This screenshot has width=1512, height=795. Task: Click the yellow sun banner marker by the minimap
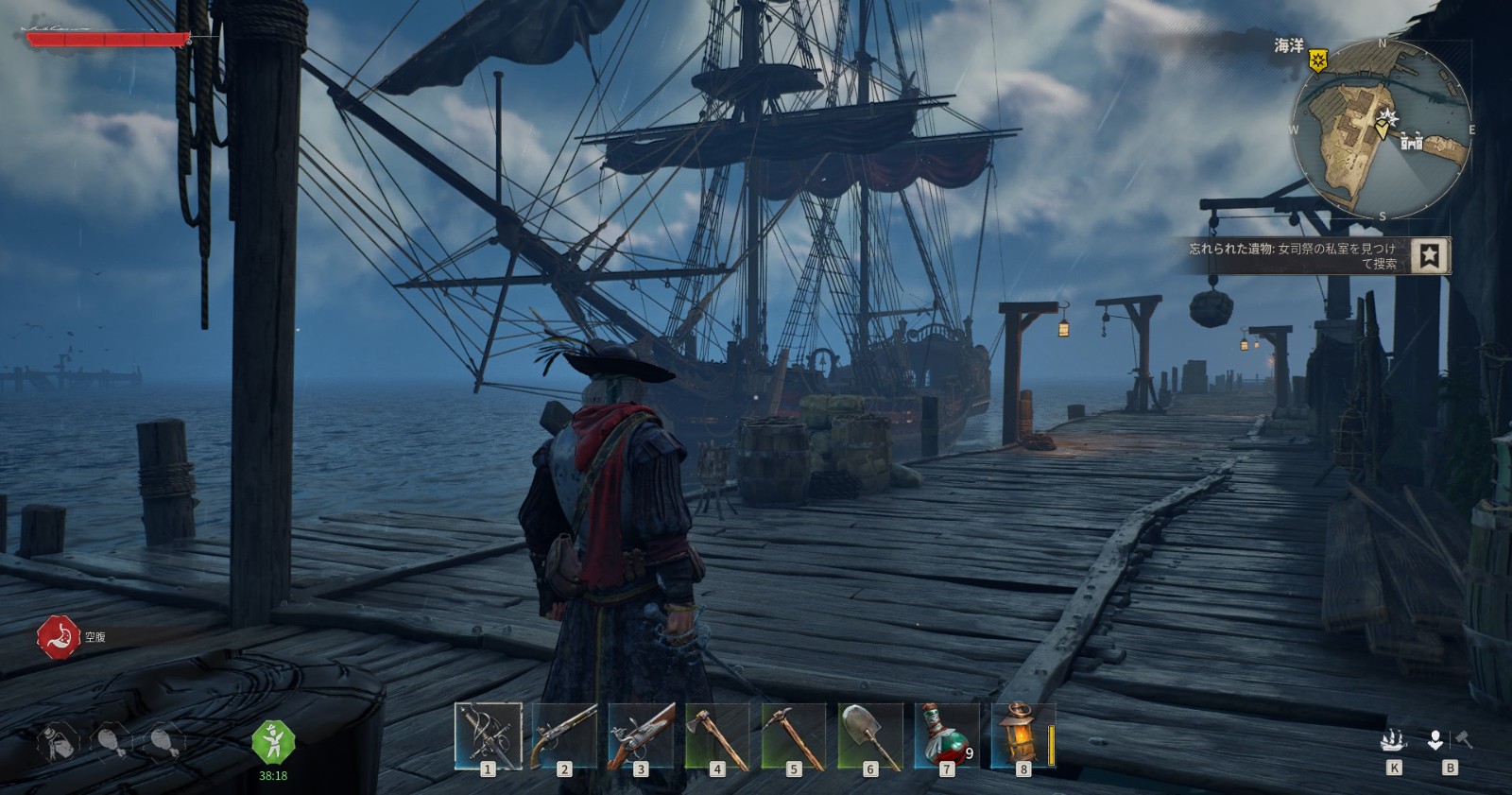click(x=1317, y=60)
